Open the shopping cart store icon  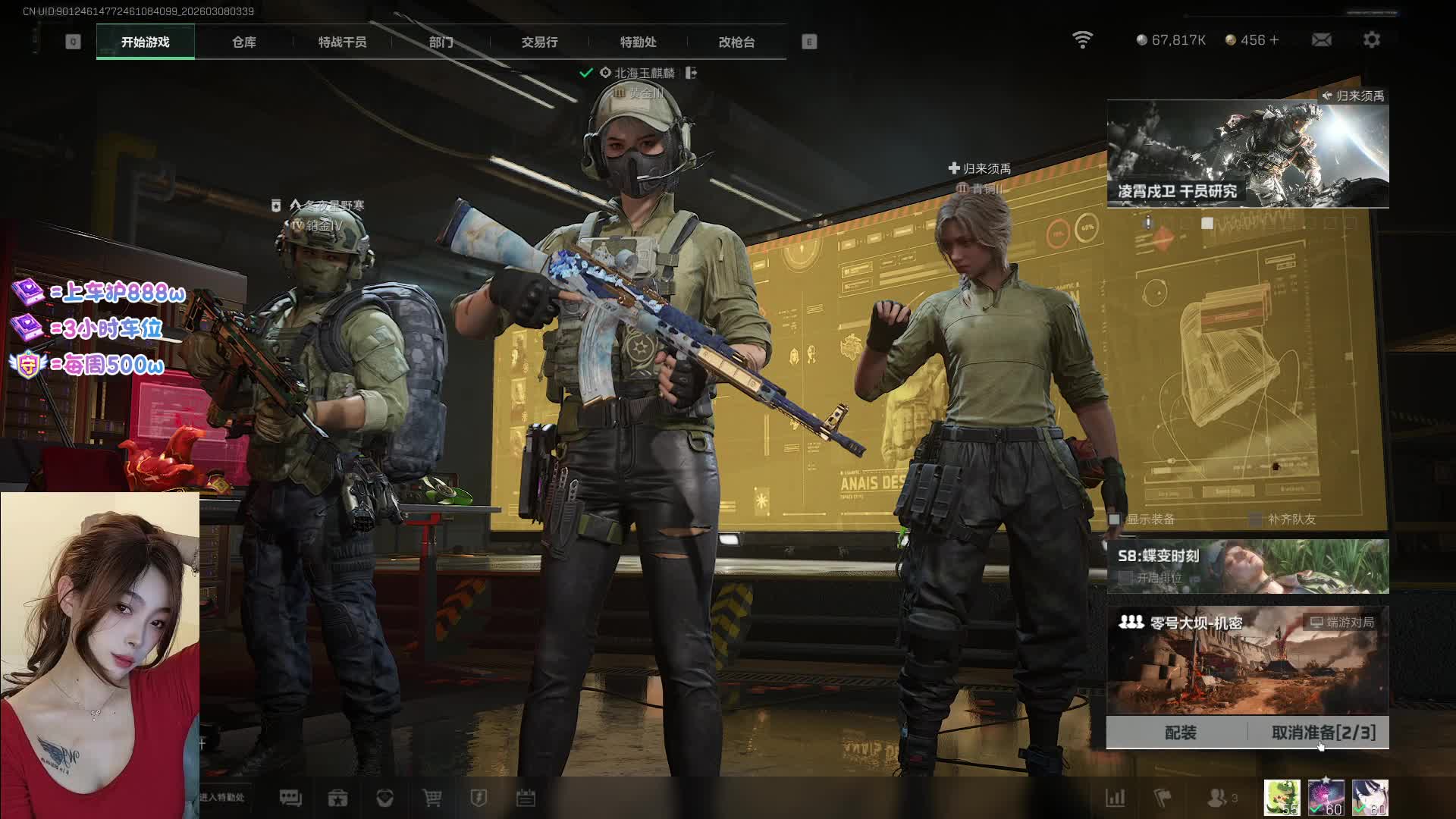[x=431, y=798]
